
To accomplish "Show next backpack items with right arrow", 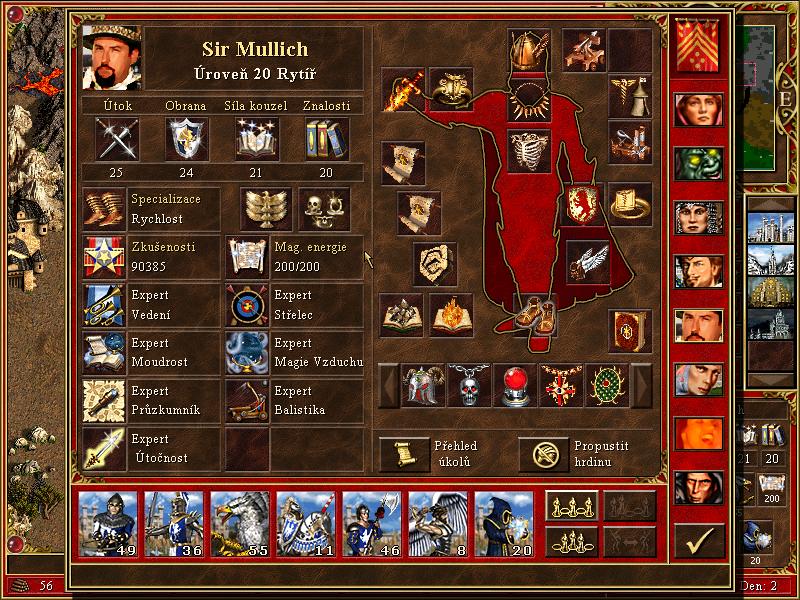I will 641,385.
